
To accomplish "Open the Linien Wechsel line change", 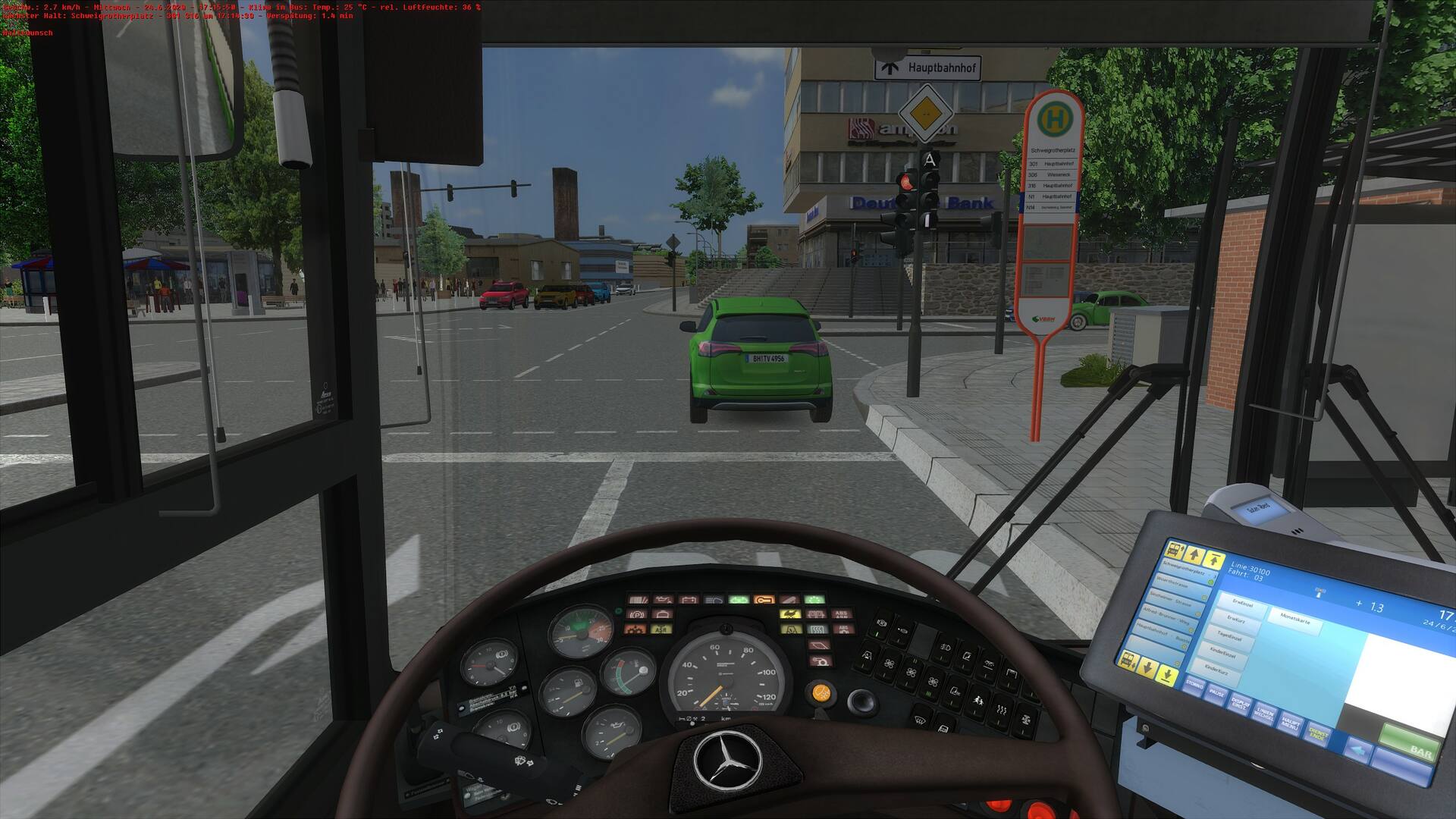I will point(1264,714).
